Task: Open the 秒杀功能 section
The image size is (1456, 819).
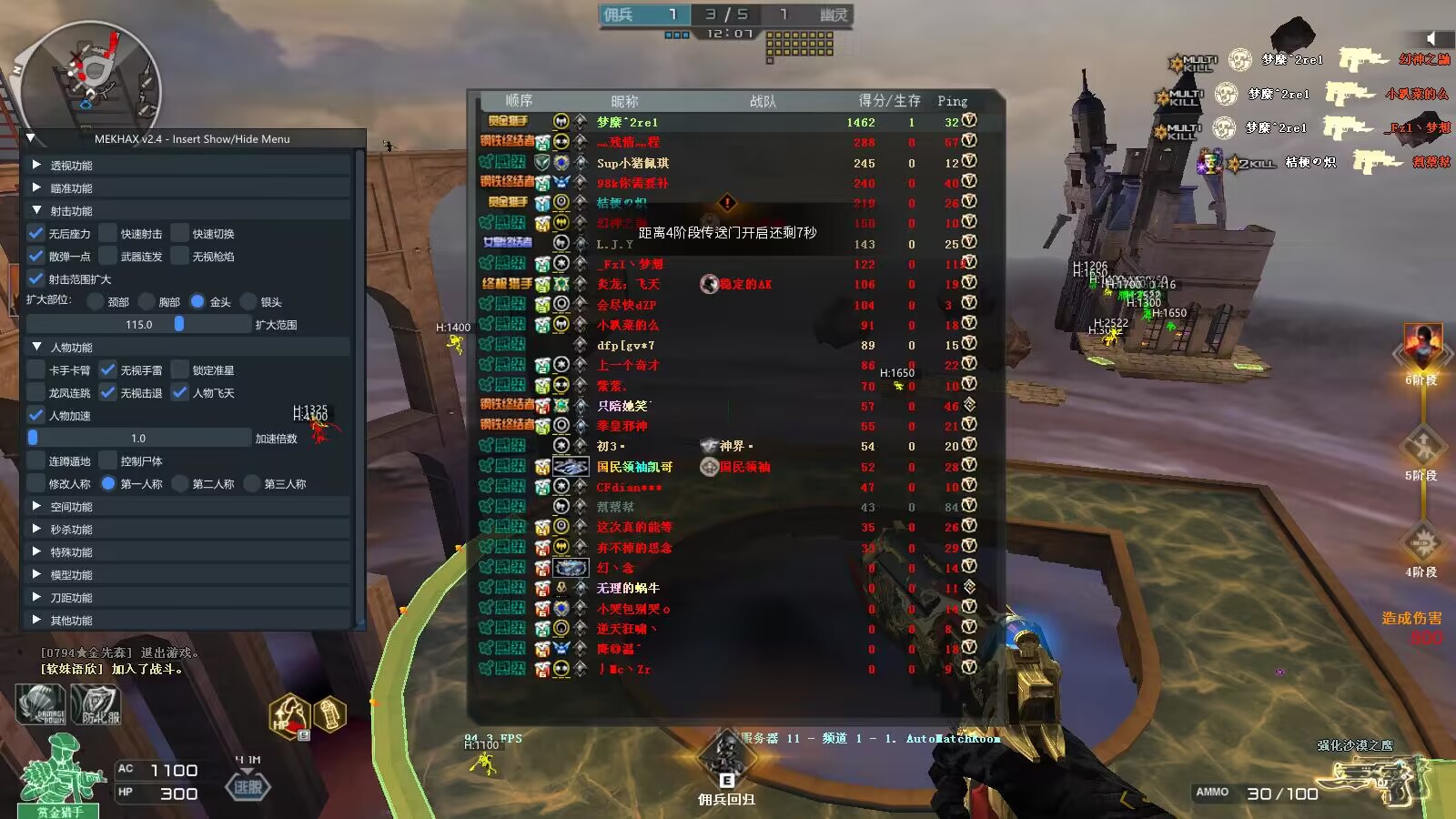Action: (36, 529)
